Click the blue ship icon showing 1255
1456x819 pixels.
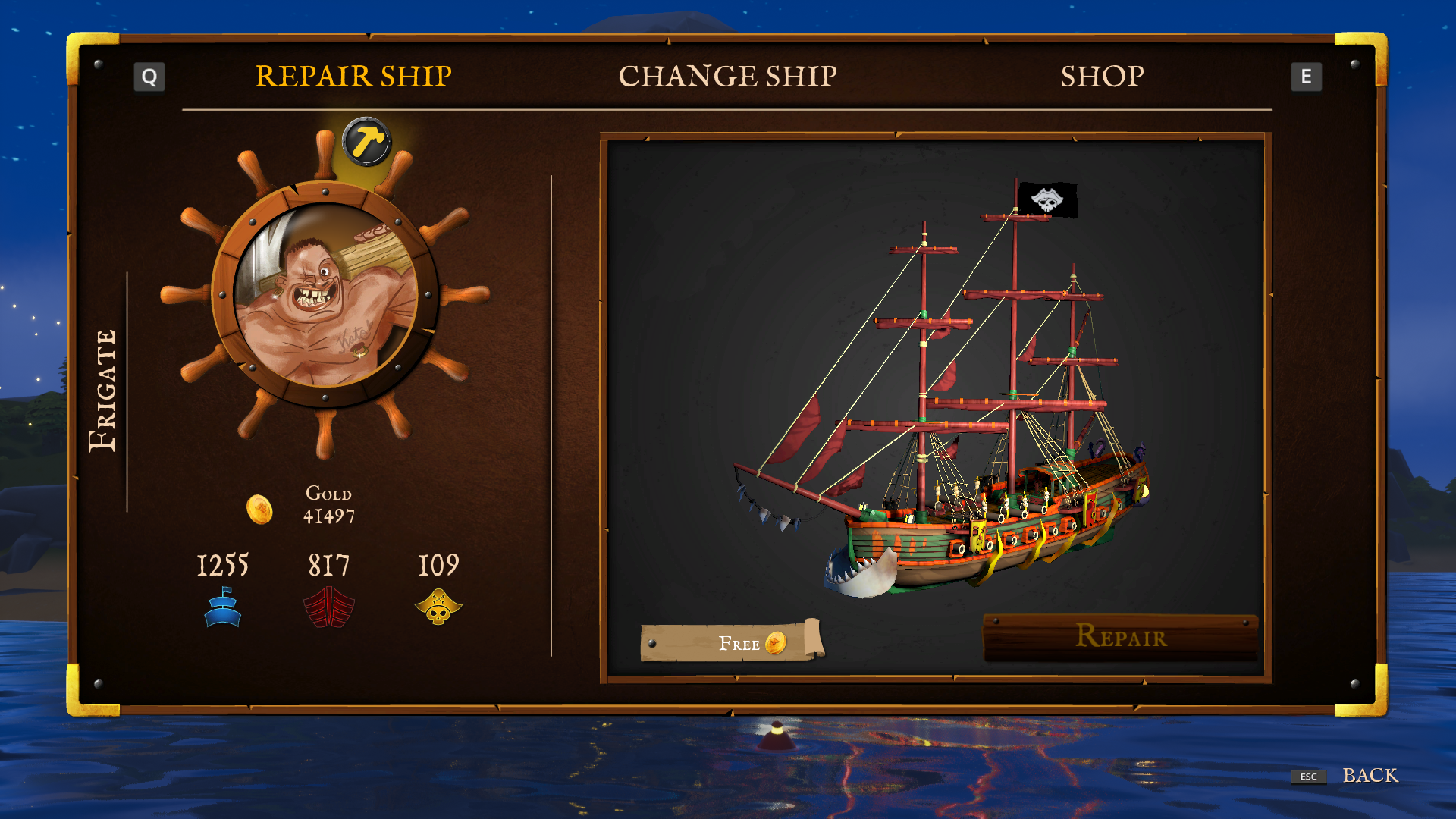223,607
